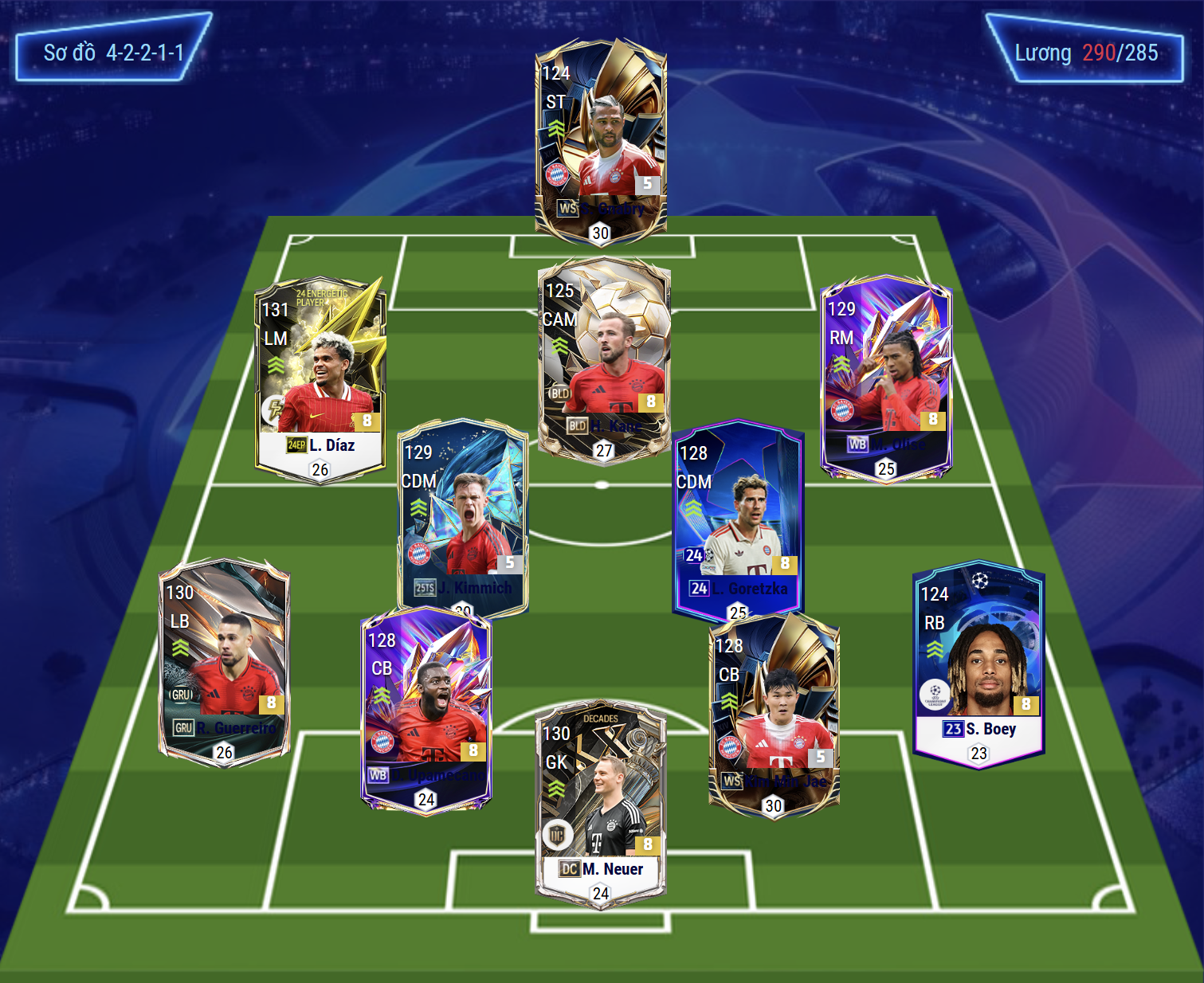Pick the Upamecano centre back card
The image size is (1204, 983).
pyautogui.click(x=426, y=709)
